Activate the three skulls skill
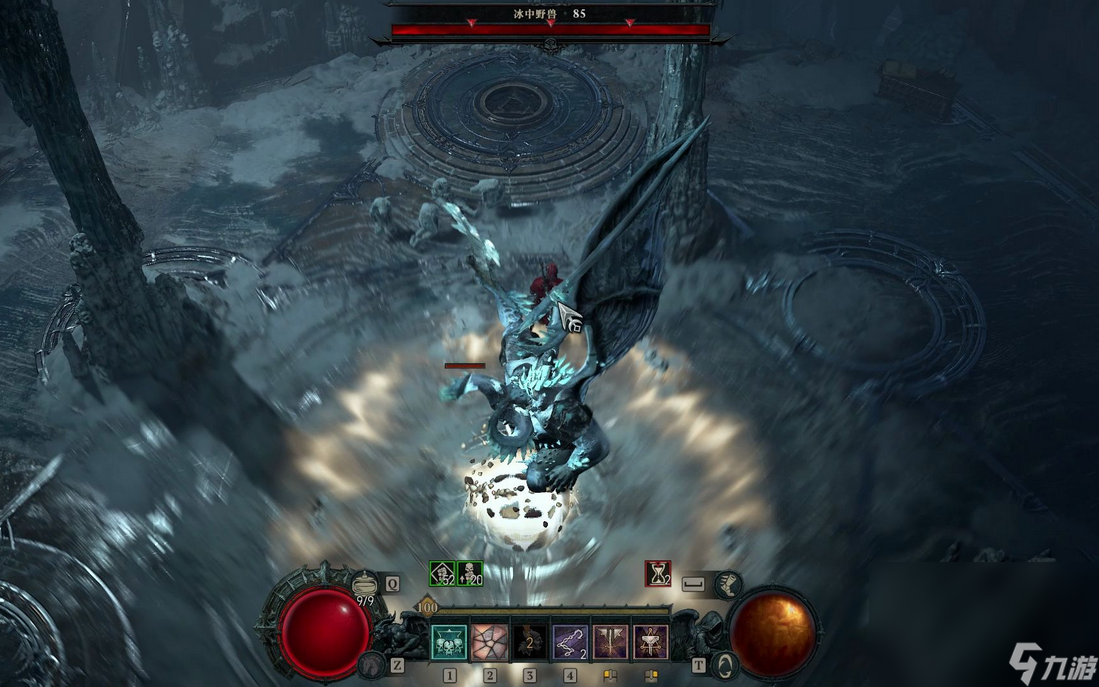Viewport: 1099px width, 687px height. tap(449, 642)
